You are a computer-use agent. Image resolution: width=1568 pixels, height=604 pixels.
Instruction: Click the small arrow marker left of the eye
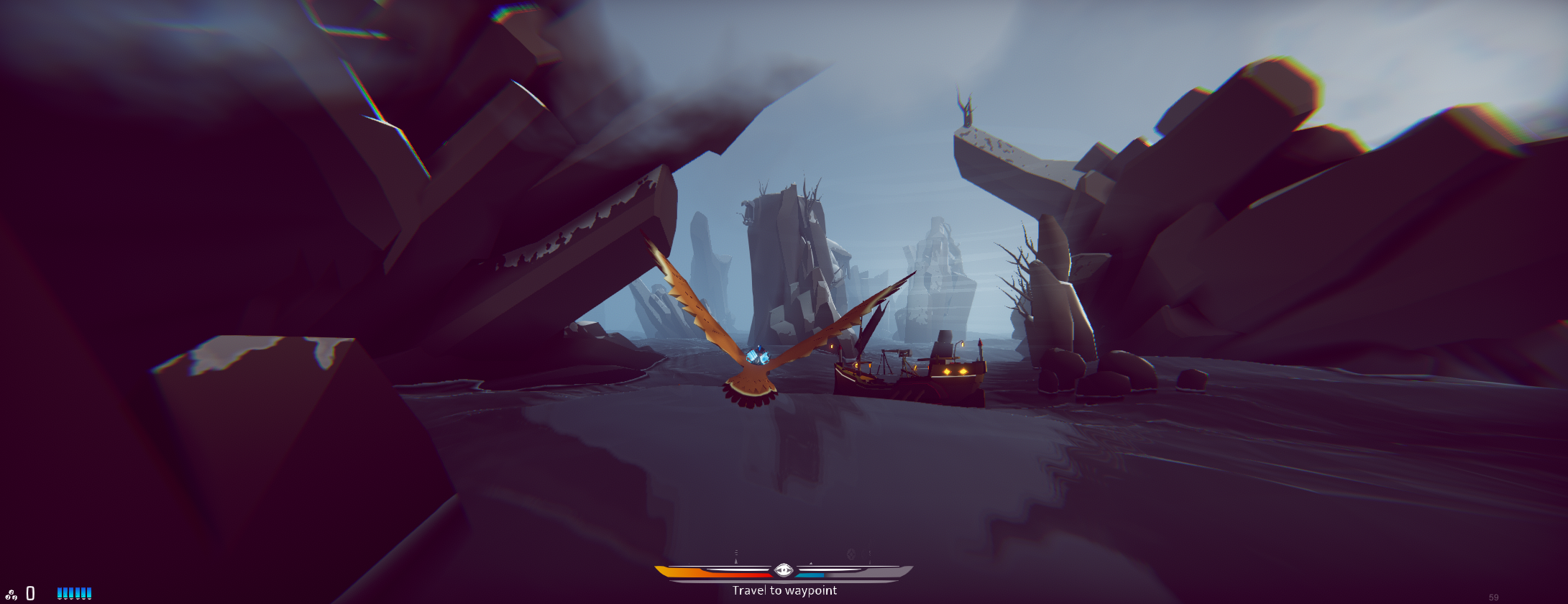coord(735,561)
